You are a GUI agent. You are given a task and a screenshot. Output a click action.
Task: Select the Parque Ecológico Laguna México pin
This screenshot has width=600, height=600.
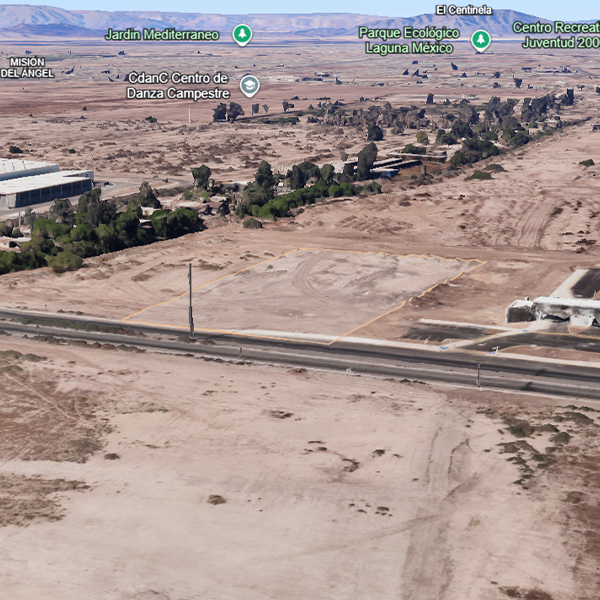pos(481,40)
